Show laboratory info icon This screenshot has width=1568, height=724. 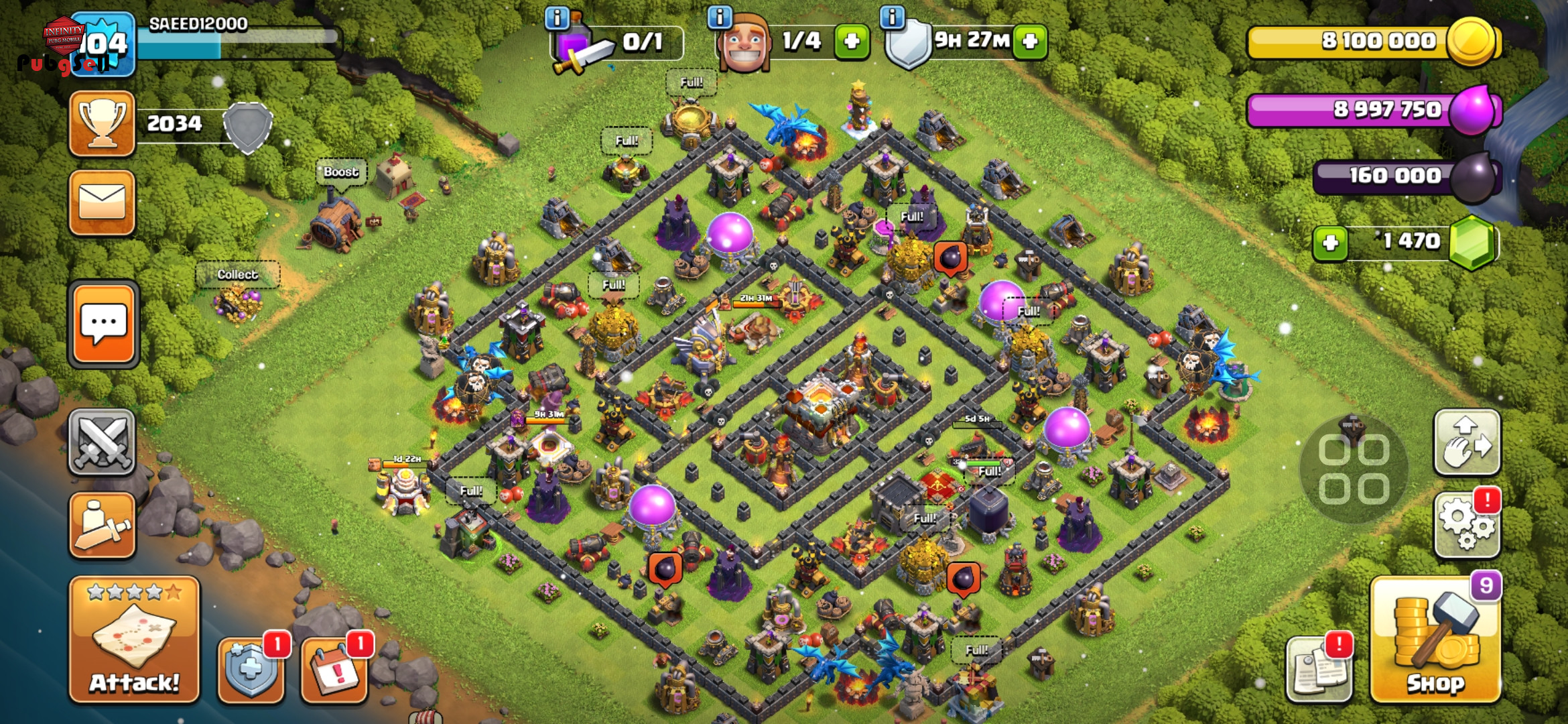(557, 18)
